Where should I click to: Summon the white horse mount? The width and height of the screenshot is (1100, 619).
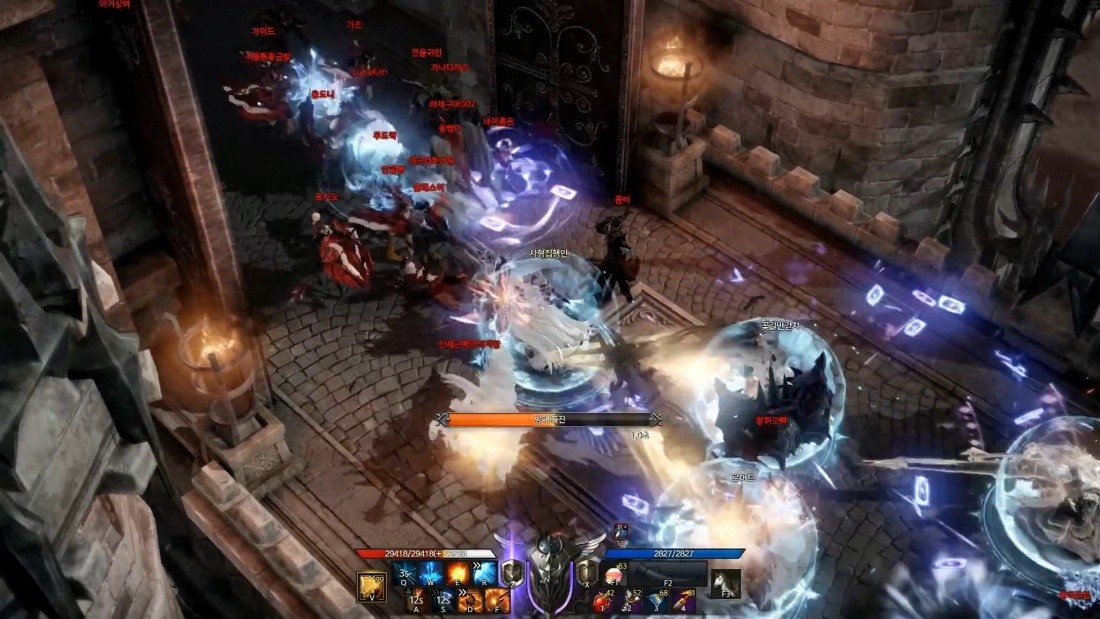click(x=725, y=584)
